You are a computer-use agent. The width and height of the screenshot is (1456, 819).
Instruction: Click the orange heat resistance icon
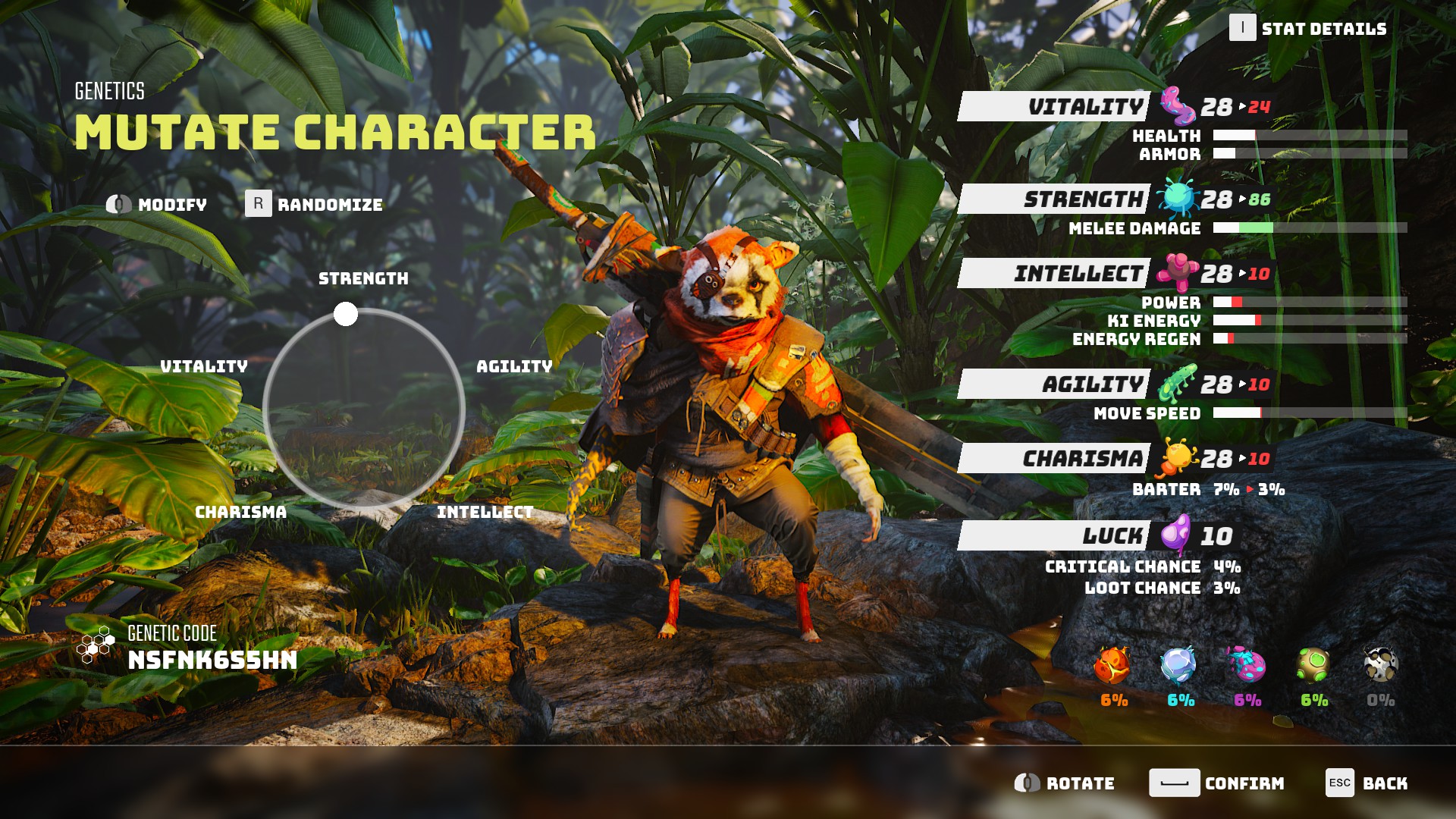pos(1112,666)
